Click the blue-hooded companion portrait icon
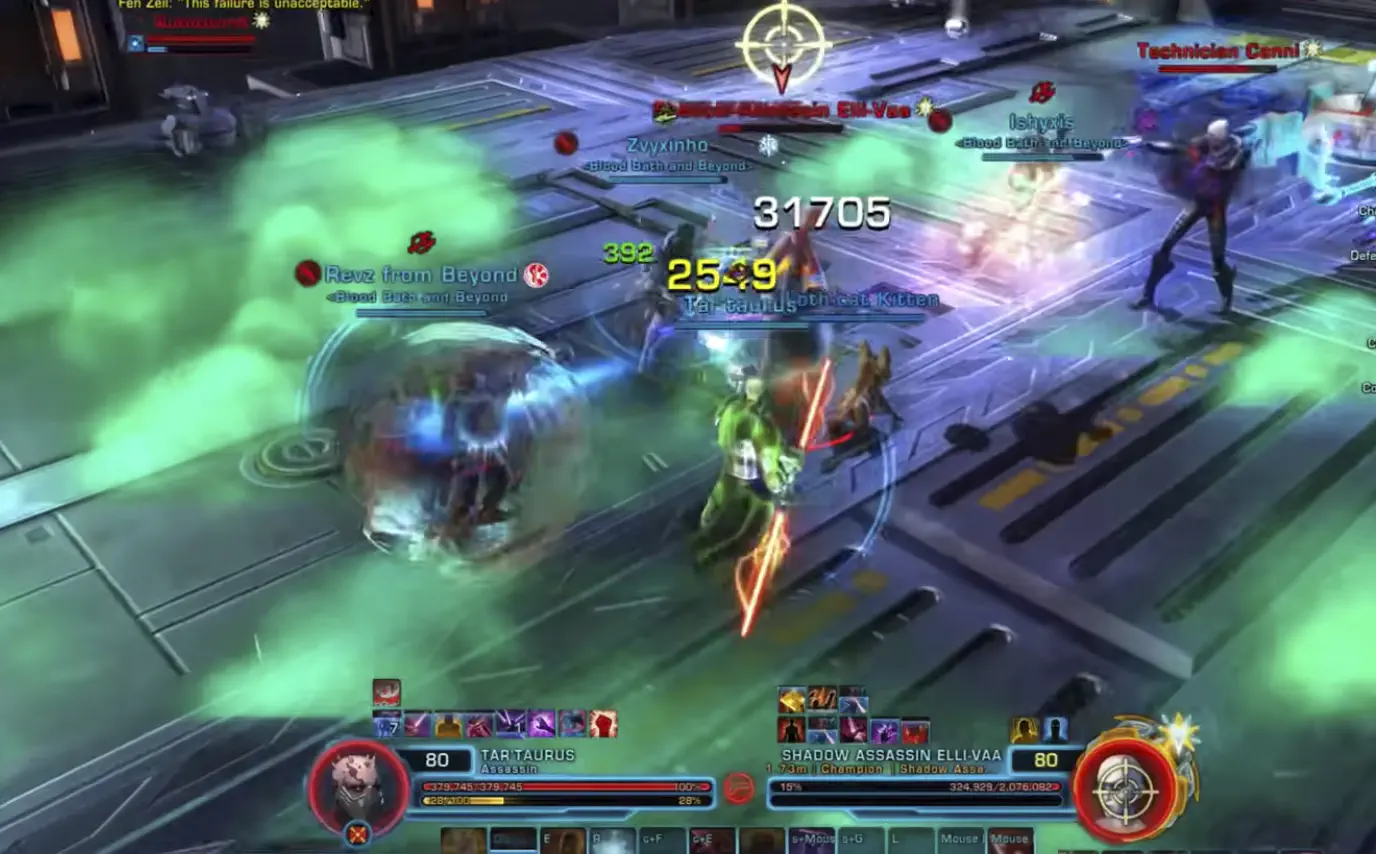Viewport: 1376px width, 854px height. pos(1056,729)
